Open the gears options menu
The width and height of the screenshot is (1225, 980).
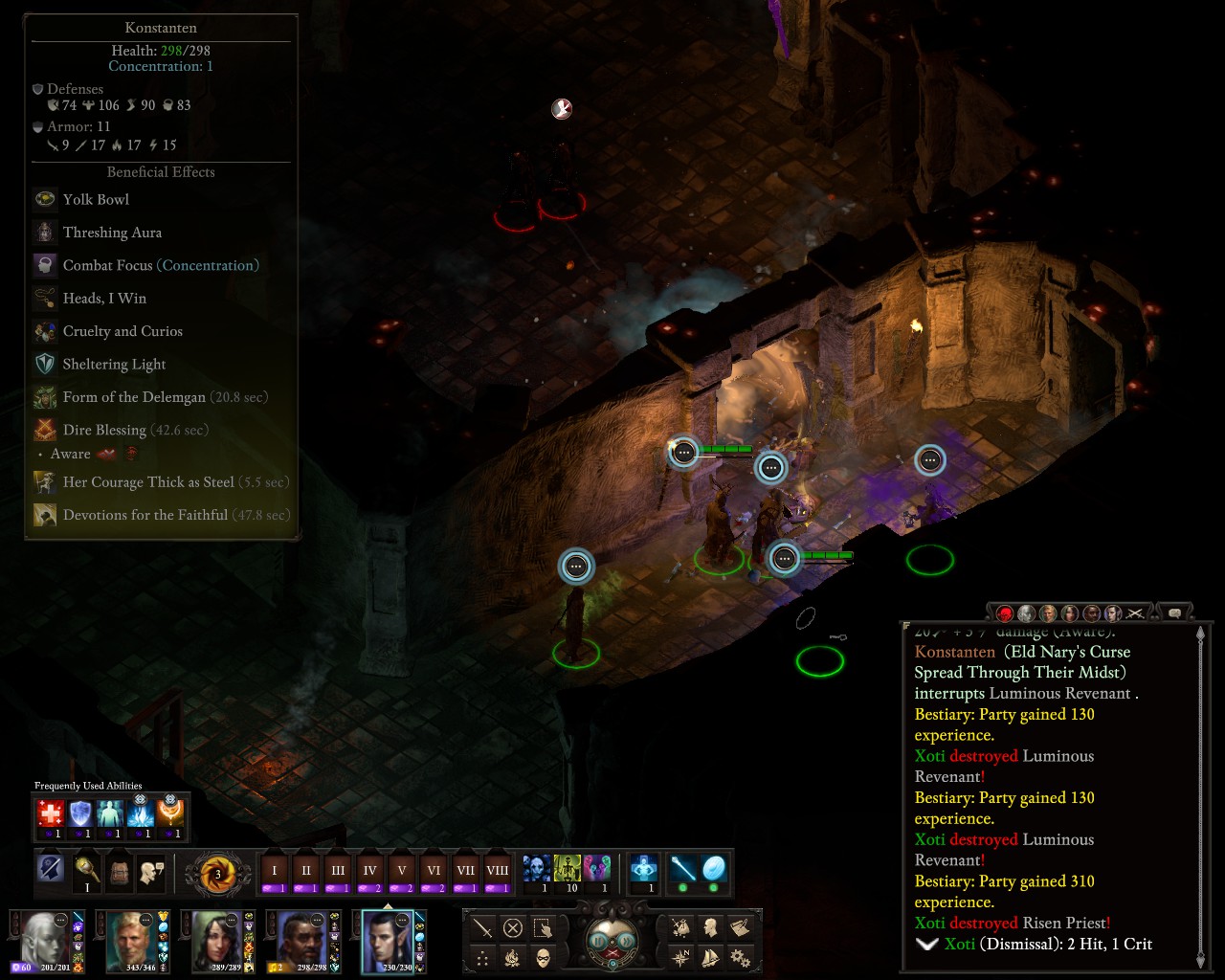coord(740,957)
